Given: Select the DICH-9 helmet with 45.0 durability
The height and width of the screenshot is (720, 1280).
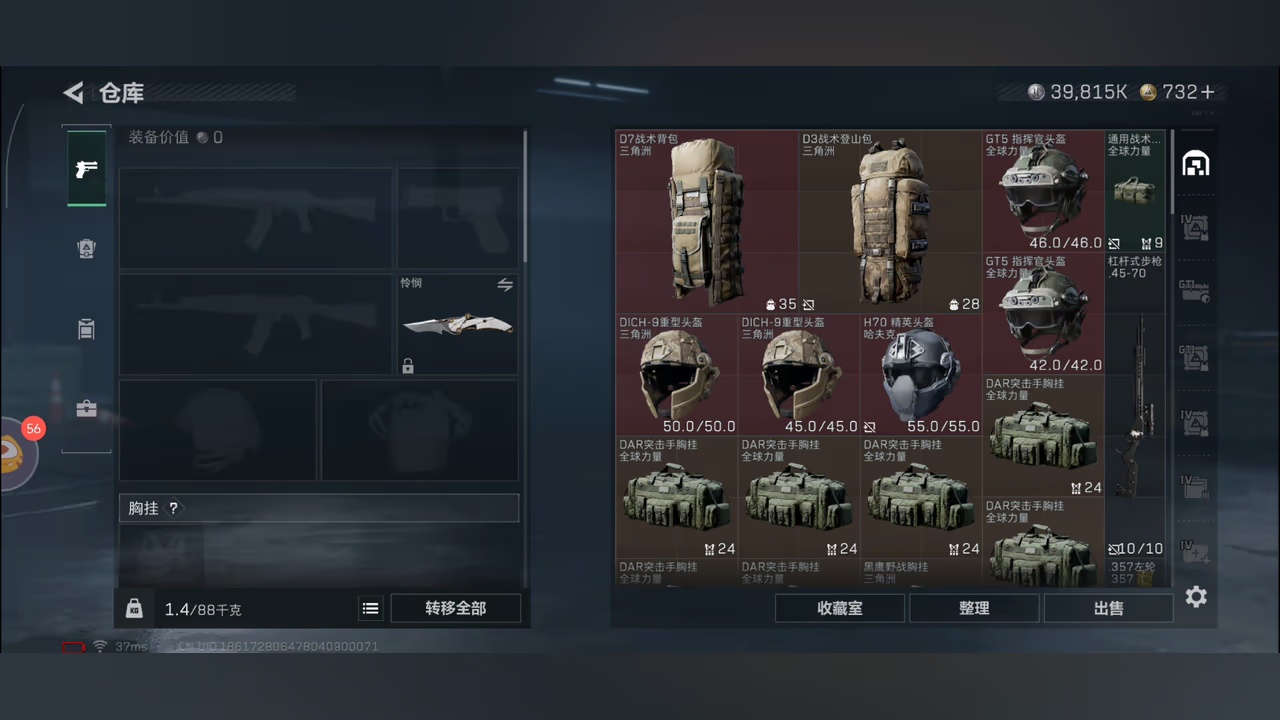Looking at the screenshot, I should coord(798,375).
